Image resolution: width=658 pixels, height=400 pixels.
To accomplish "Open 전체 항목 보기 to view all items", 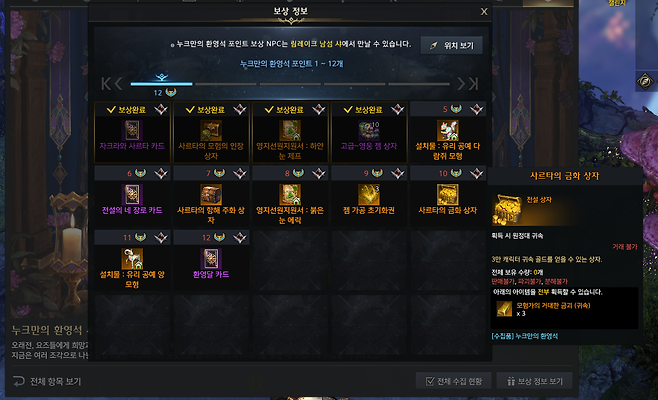I will click(x=48, y=381).
